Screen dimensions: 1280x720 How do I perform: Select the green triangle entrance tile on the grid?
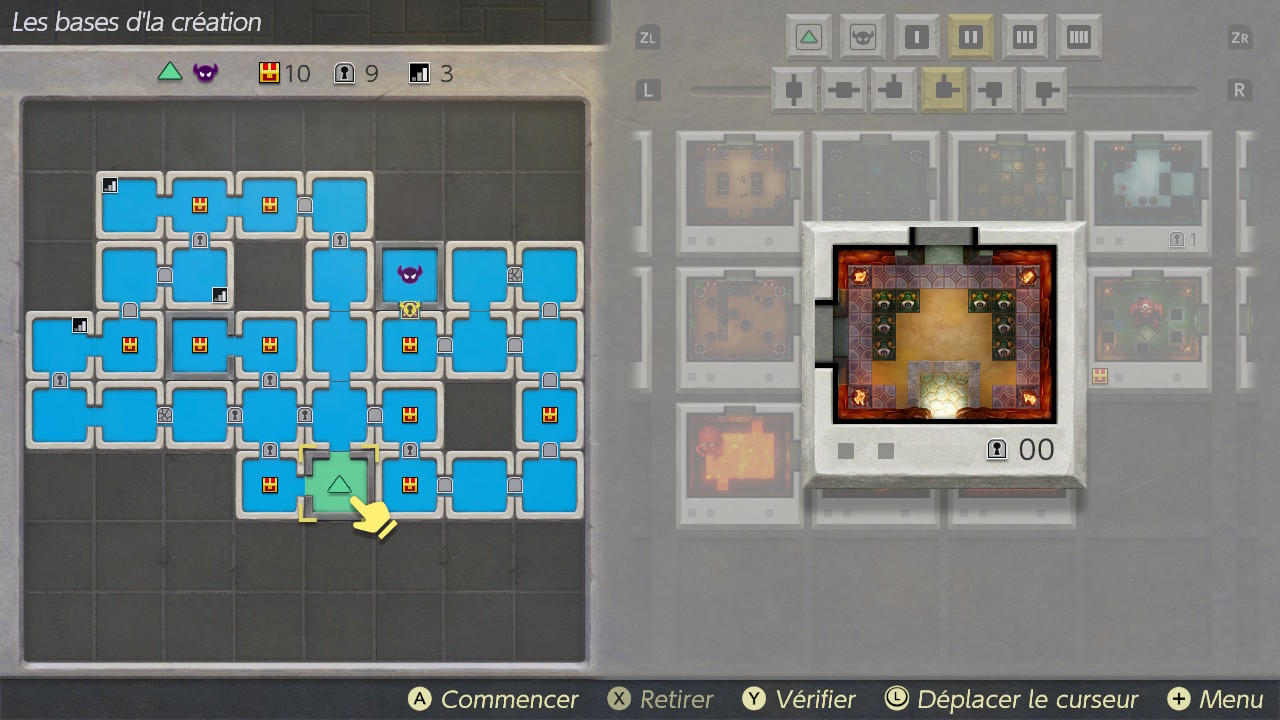point(339,484)
